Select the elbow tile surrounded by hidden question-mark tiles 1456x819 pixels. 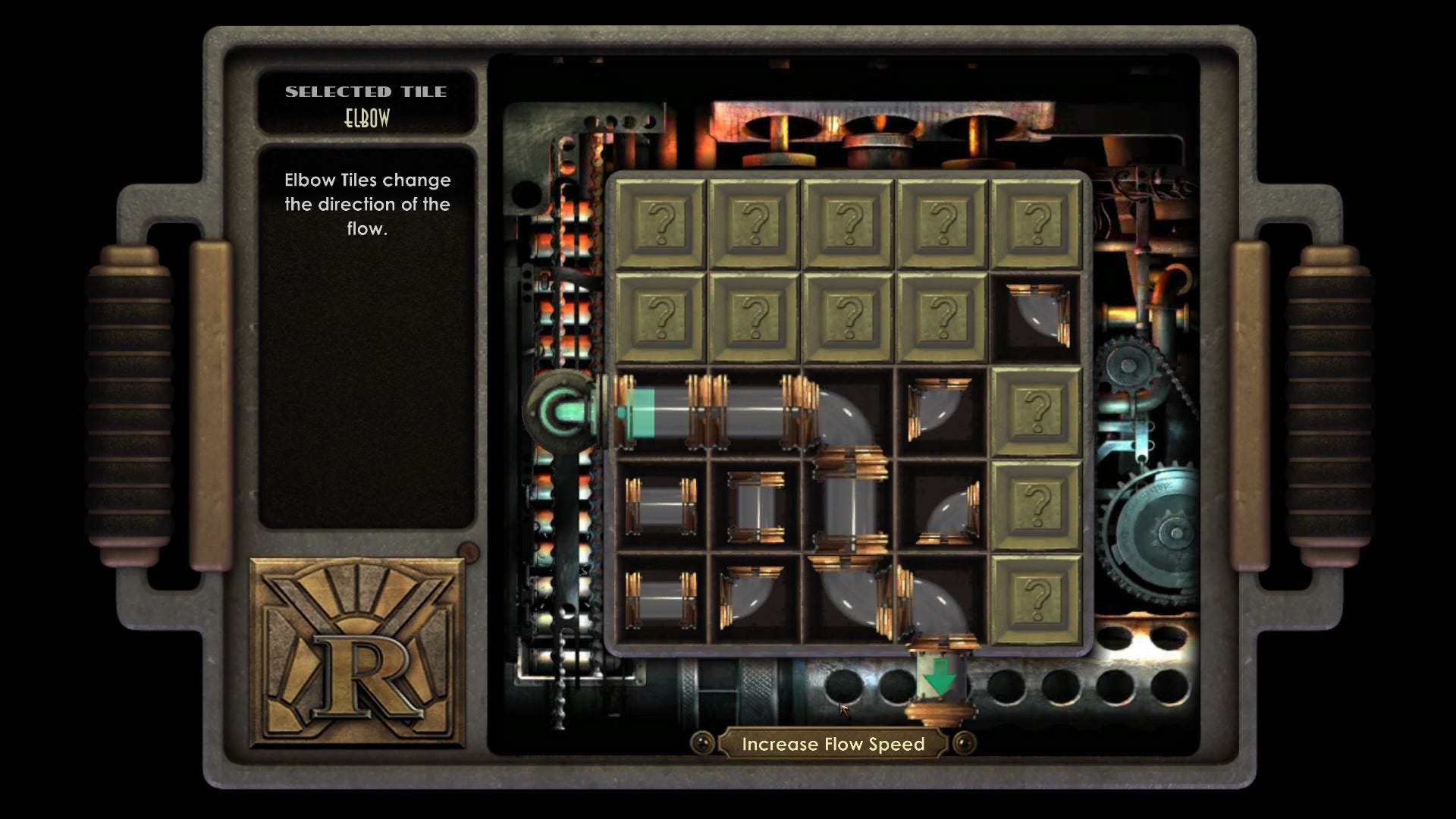point(1036,318)
